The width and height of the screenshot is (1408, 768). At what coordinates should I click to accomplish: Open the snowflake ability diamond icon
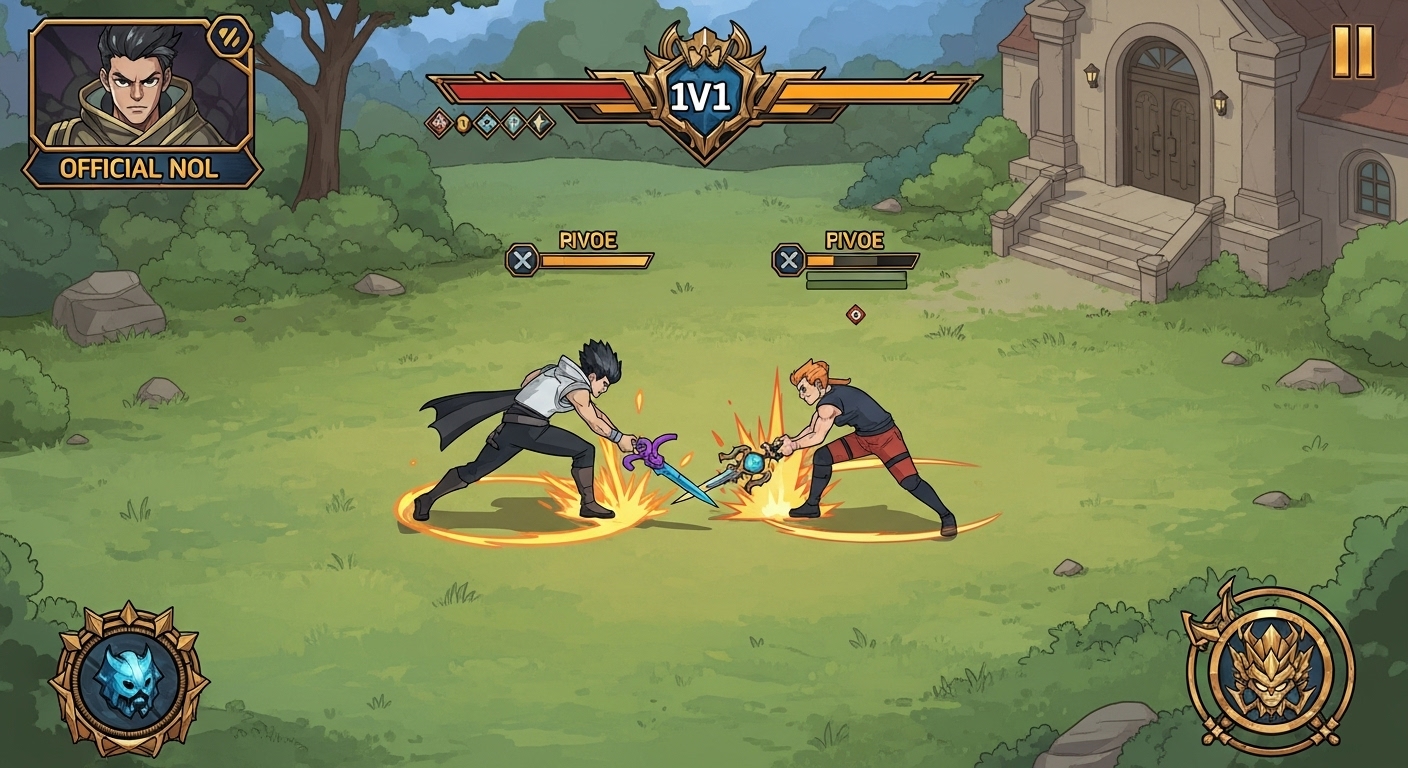[x=486, y=123]
